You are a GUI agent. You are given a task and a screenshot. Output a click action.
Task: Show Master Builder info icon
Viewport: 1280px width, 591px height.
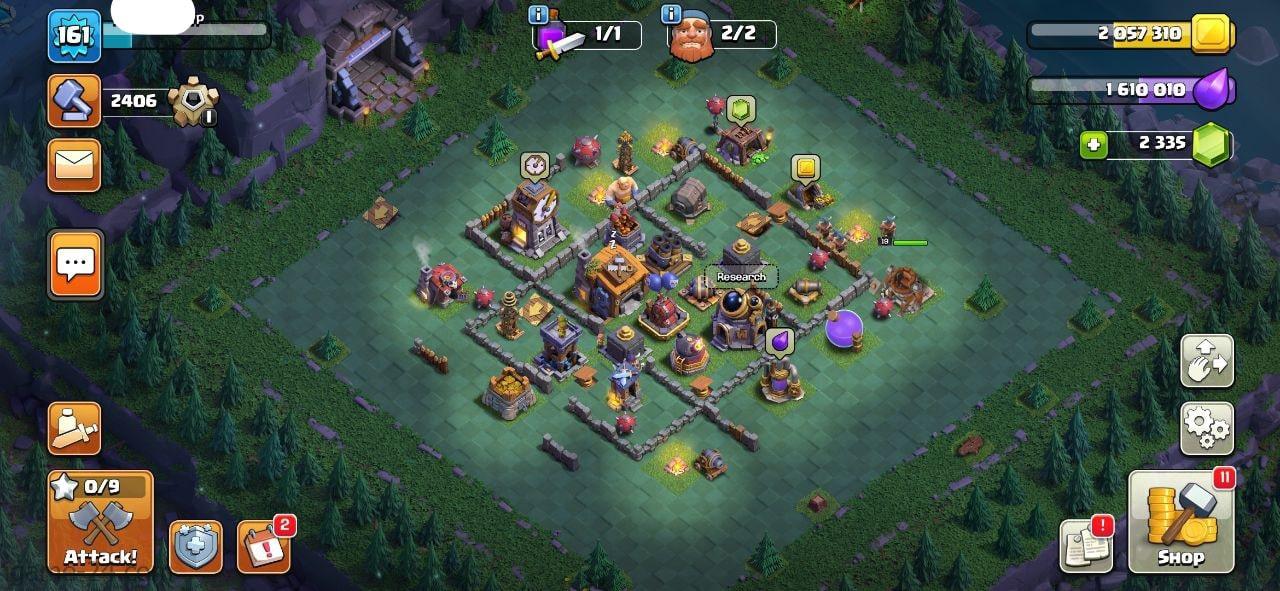pos(670,14)
